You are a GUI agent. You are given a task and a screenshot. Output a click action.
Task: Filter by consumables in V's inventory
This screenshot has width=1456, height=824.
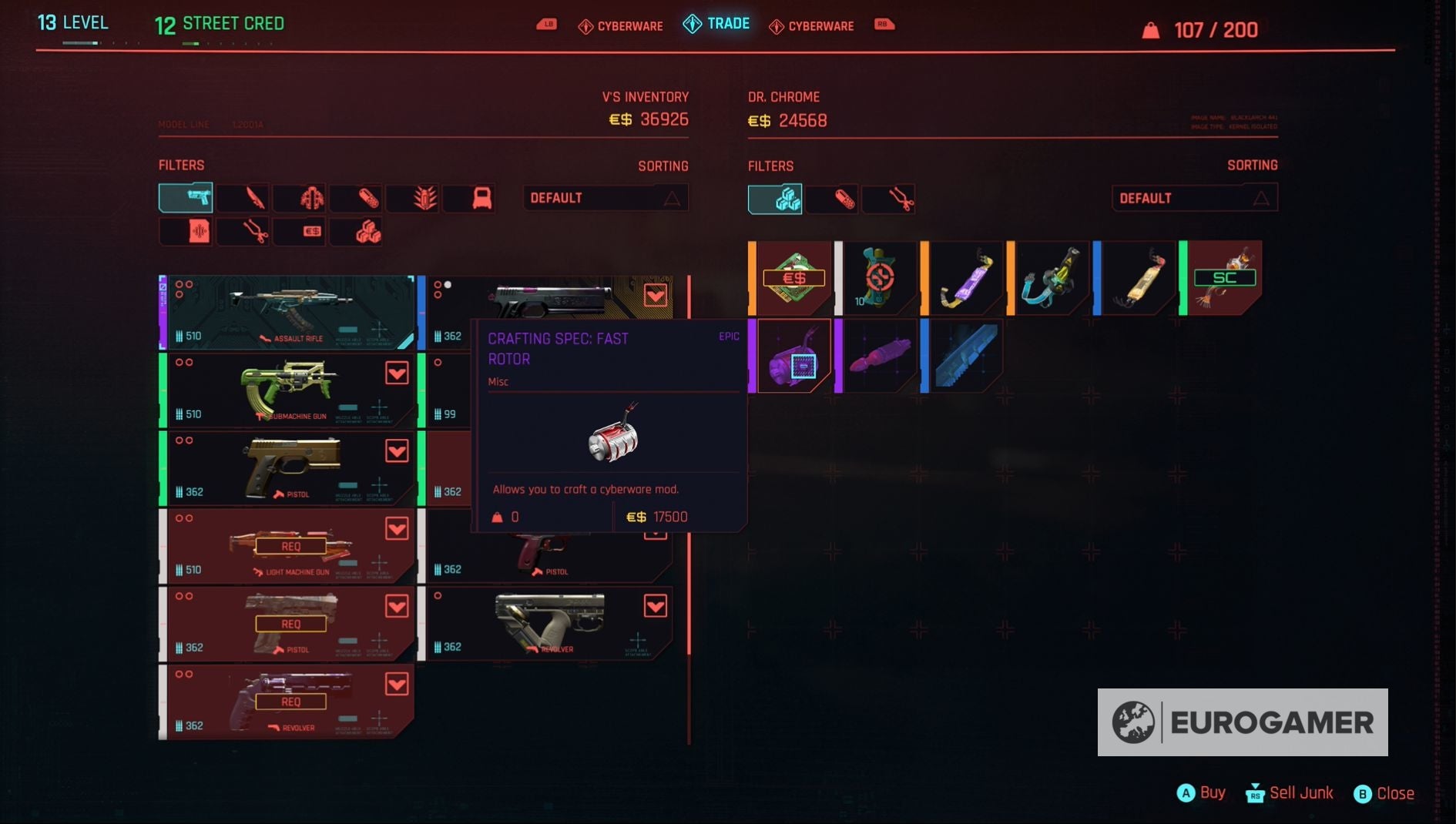[x=357, y=198]
